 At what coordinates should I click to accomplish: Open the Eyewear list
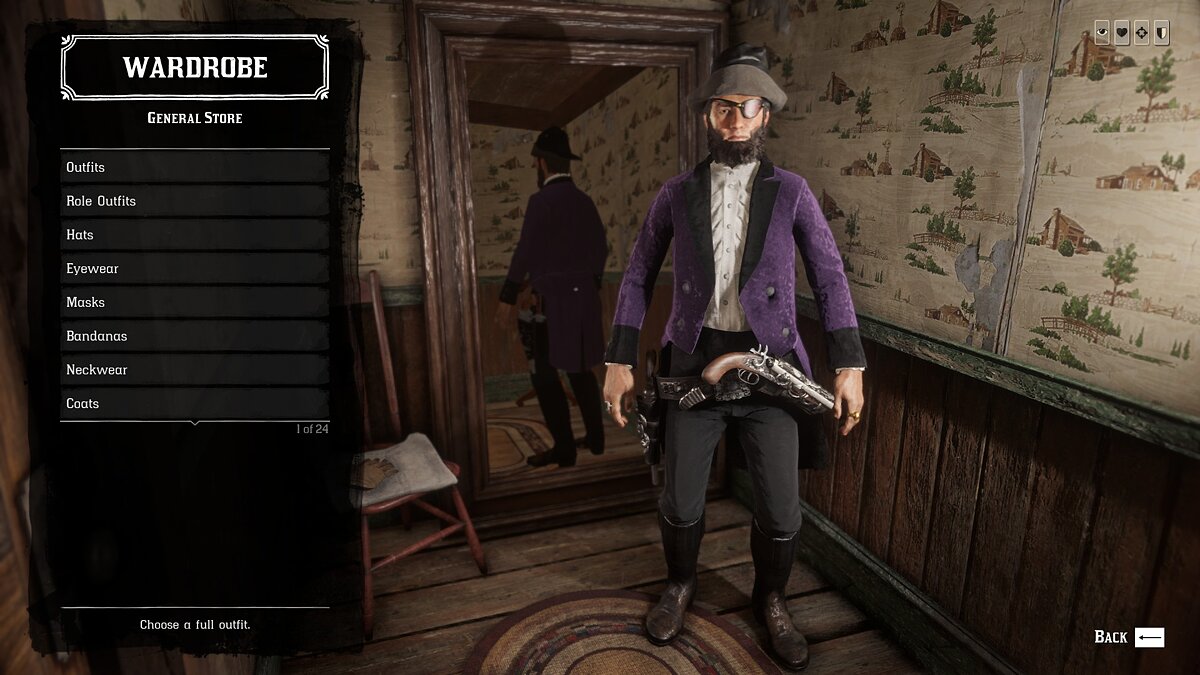click(195, 268)
